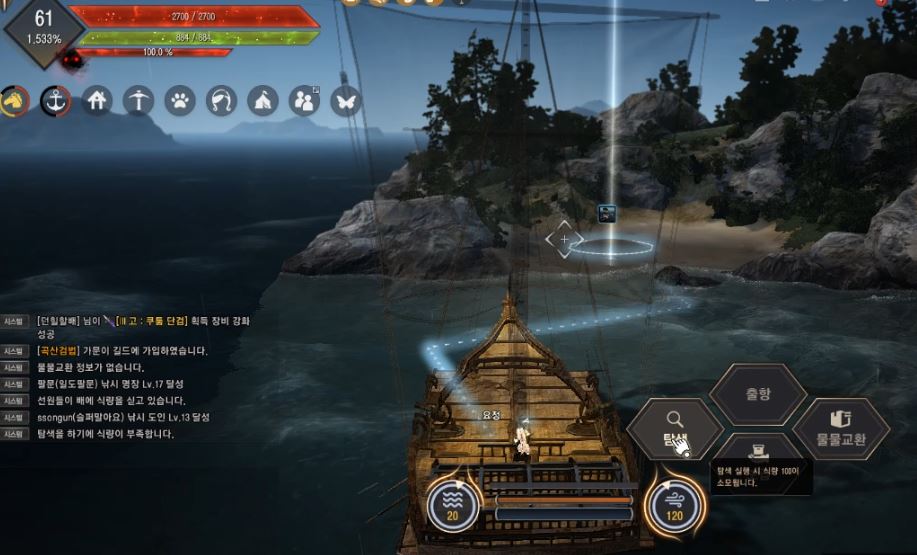Screen dimensions: 917x555
Task: Open the 물물교환 (barter) hexagon button
Action: [x=840, y=428]
